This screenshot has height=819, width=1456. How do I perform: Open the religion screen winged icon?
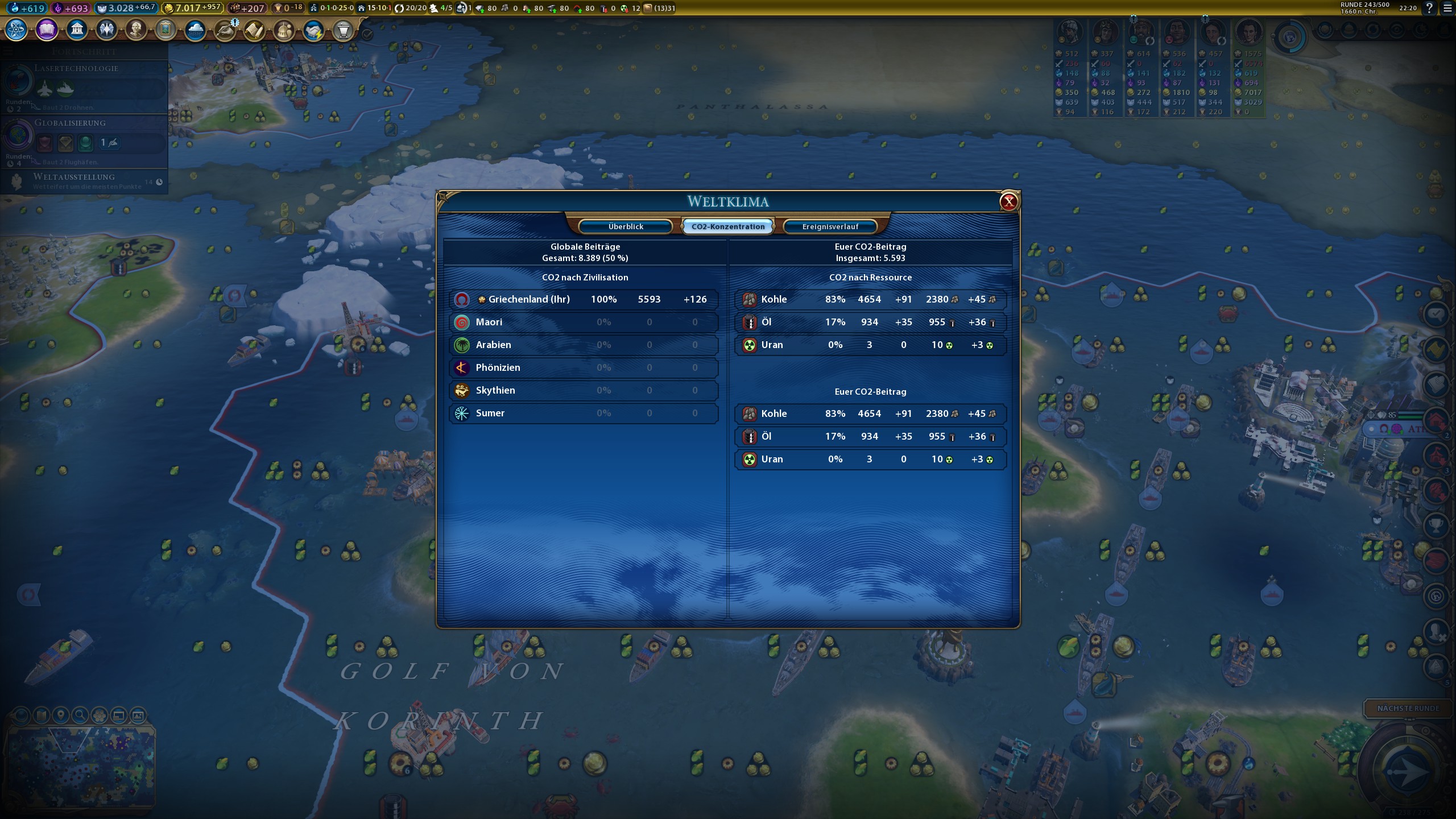(x=106, y=29)
